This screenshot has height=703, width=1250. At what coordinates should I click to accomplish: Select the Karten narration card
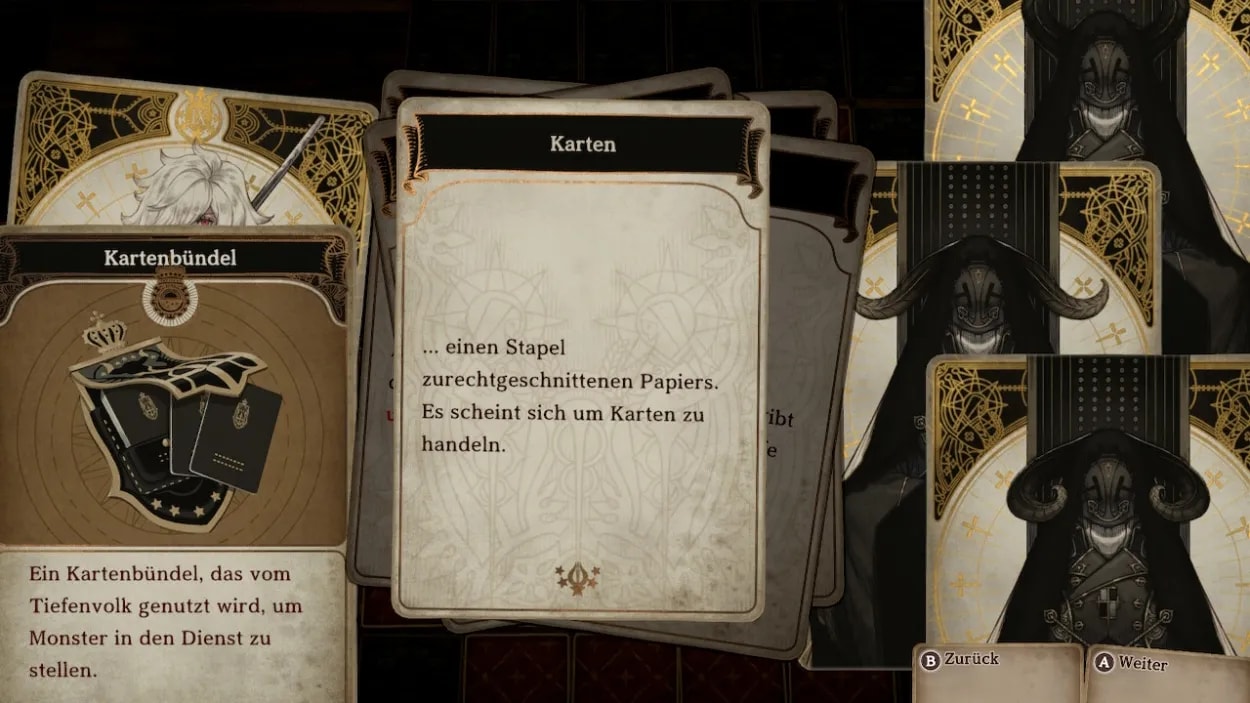[582, 360]
